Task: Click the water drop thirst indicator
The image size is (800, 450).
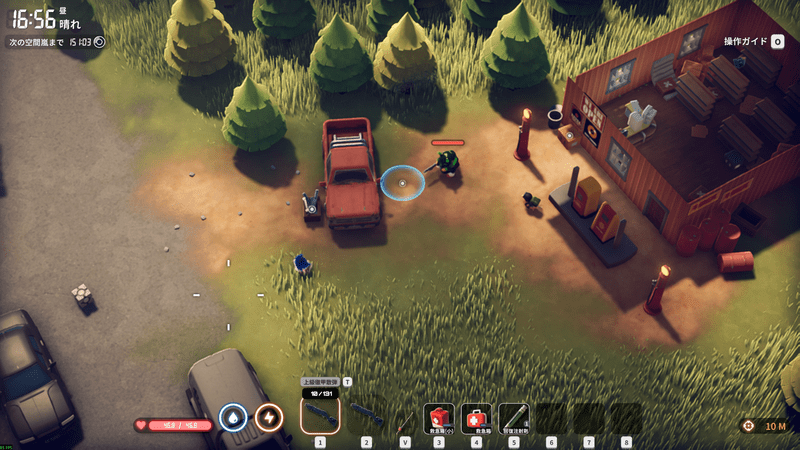Action: pos(233,417)
